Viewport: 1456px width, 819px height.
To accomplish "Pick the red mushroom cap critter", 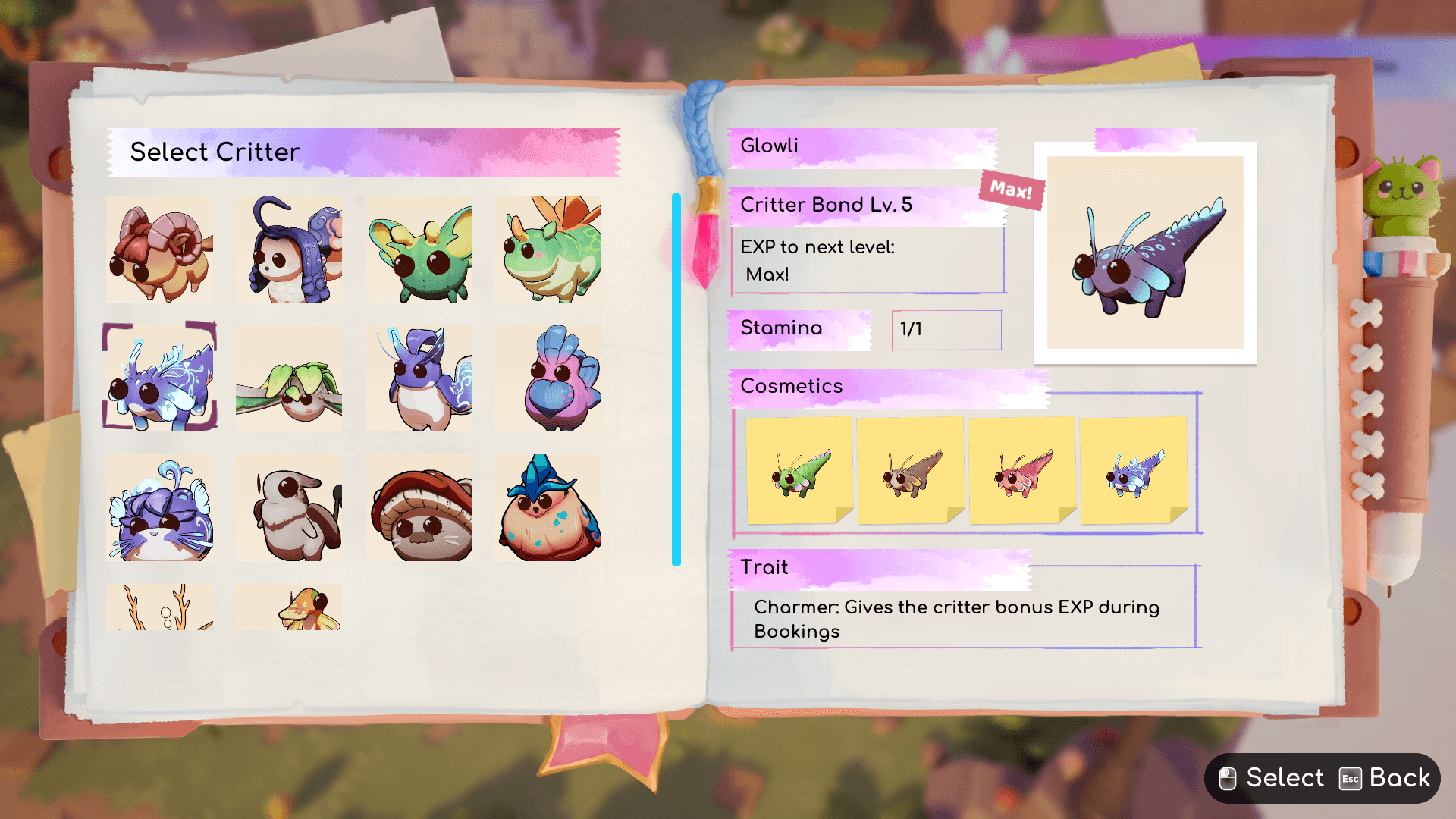I will point(419,508).
